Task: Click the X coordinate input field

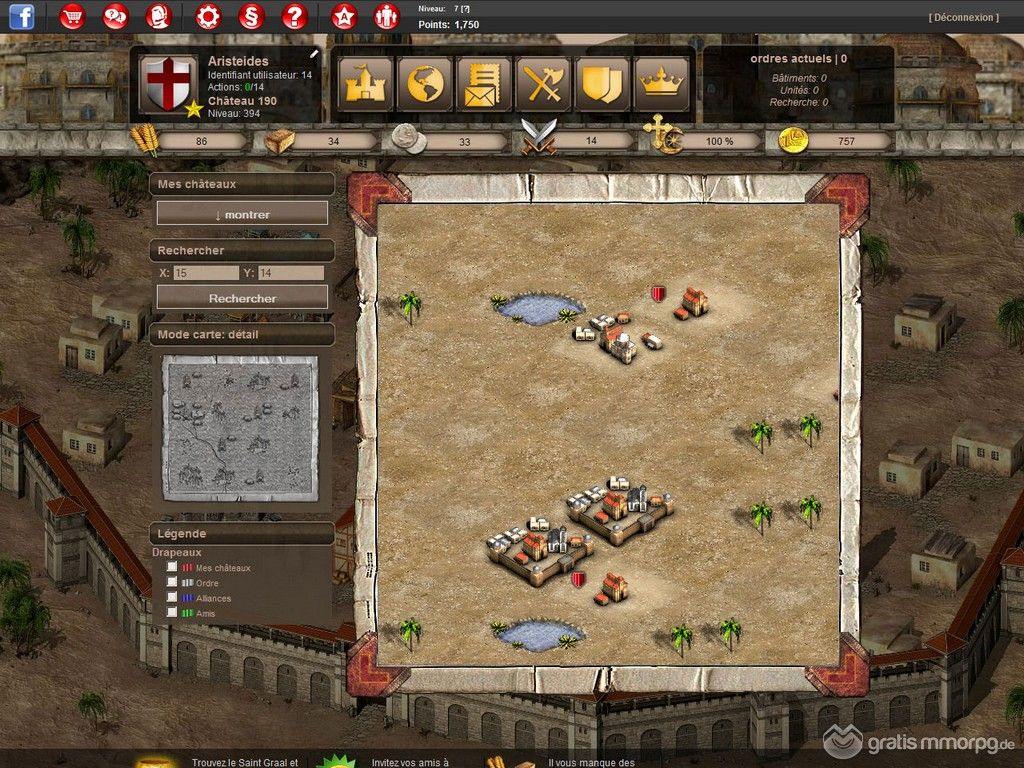Action: click(205, 273)
